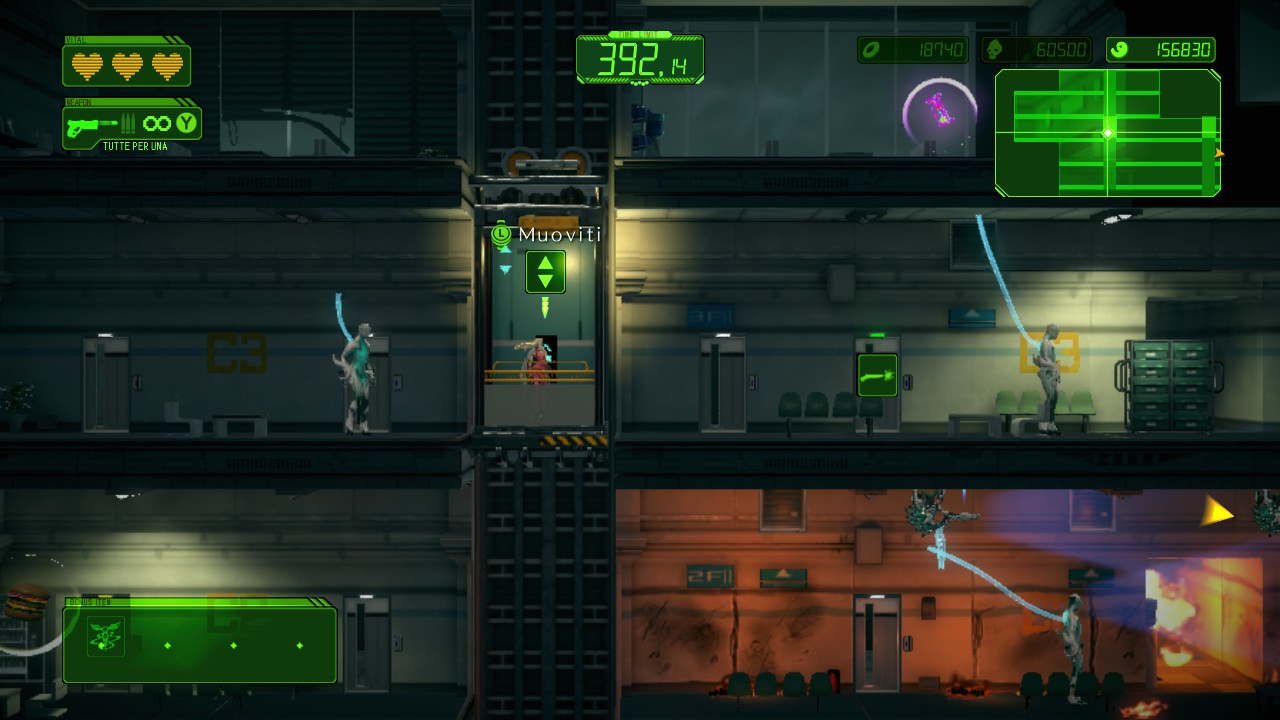Click the yellow offscreen objective arrow
Image resolution: width=1280 pixels, height=720 pixels.
point(1217,513)
